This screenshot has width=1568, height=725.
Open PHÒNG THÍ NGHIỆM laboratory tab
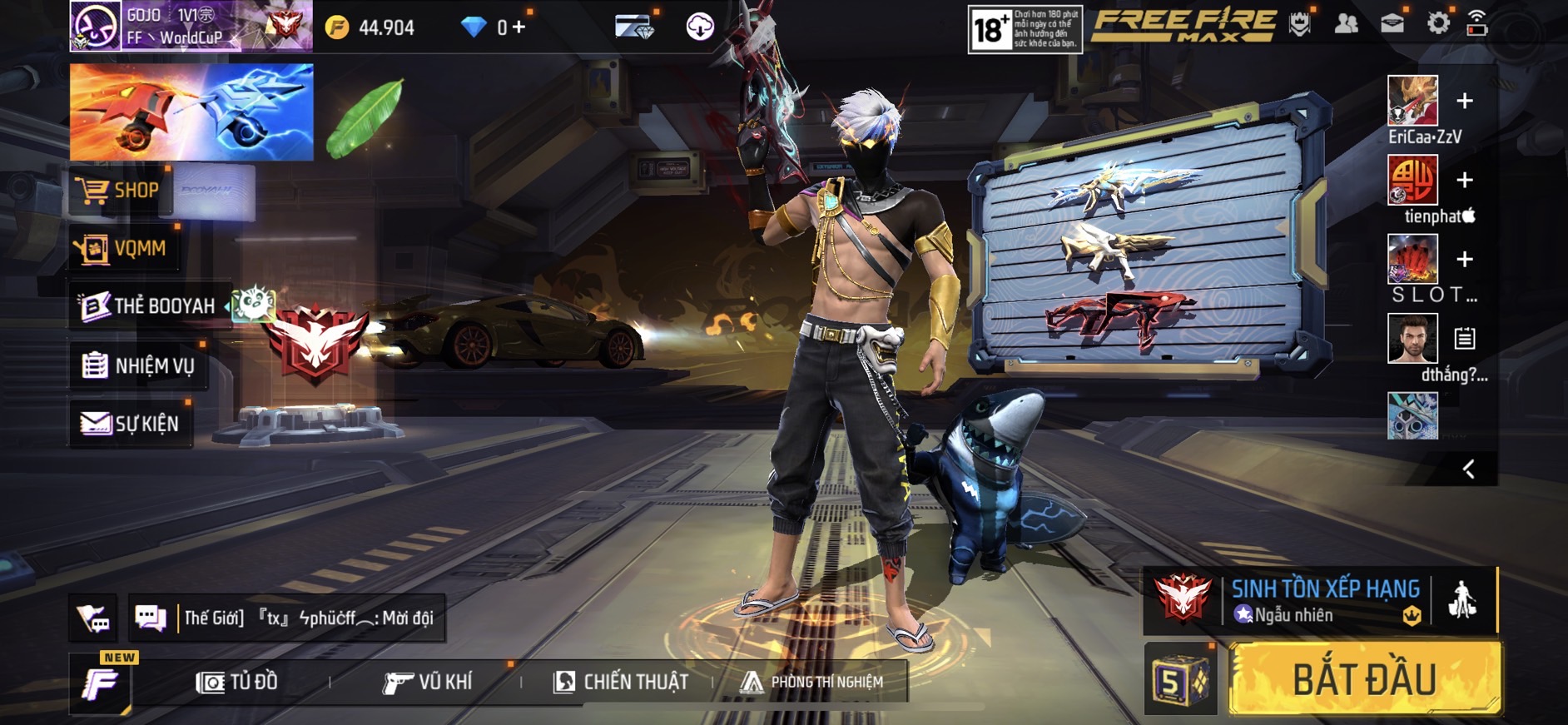coord(812,683)
